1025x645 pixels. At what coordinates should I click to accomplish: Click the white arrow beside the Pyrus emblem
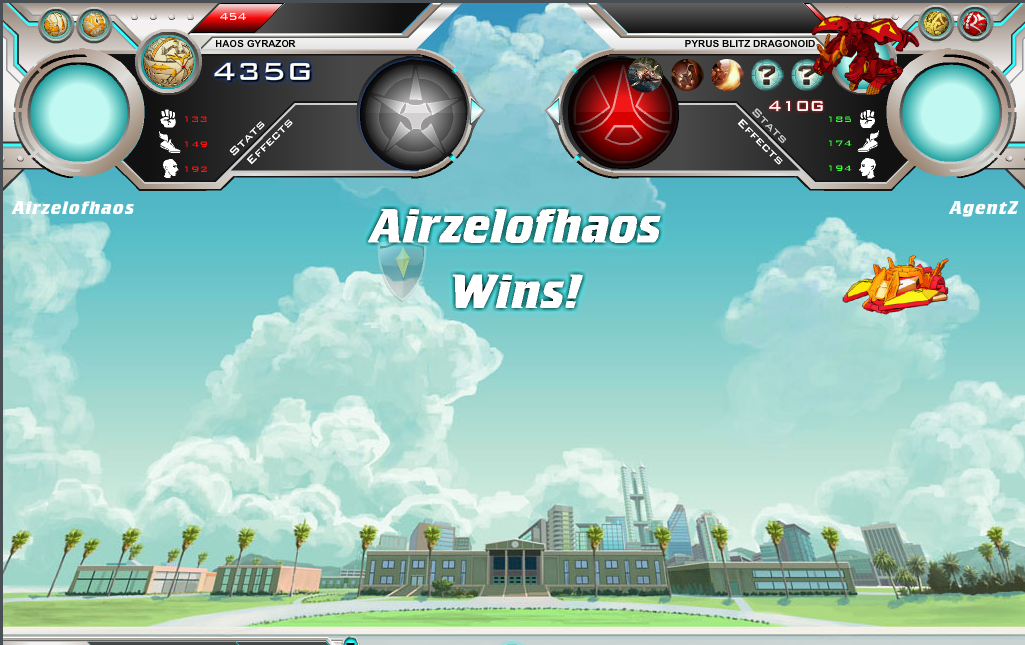[x=553, y=111]
